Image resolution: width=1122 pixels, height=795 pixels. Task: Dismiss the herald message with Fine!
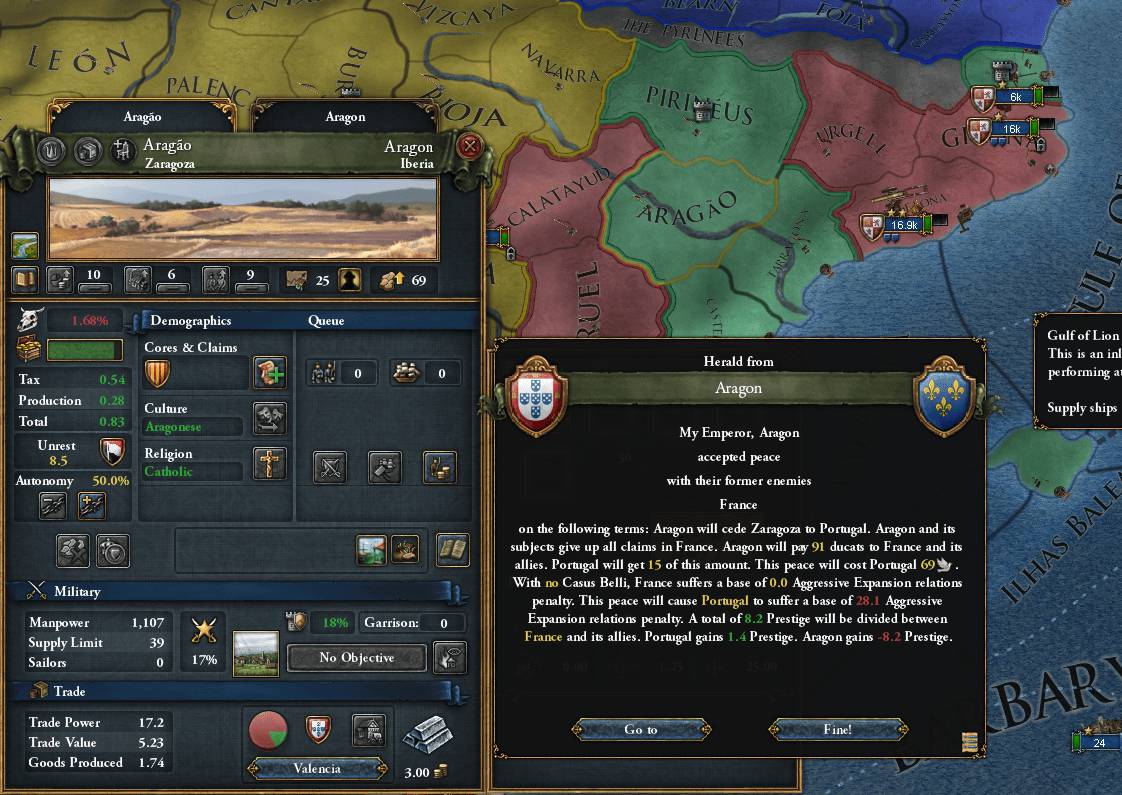tap(837, 730)
